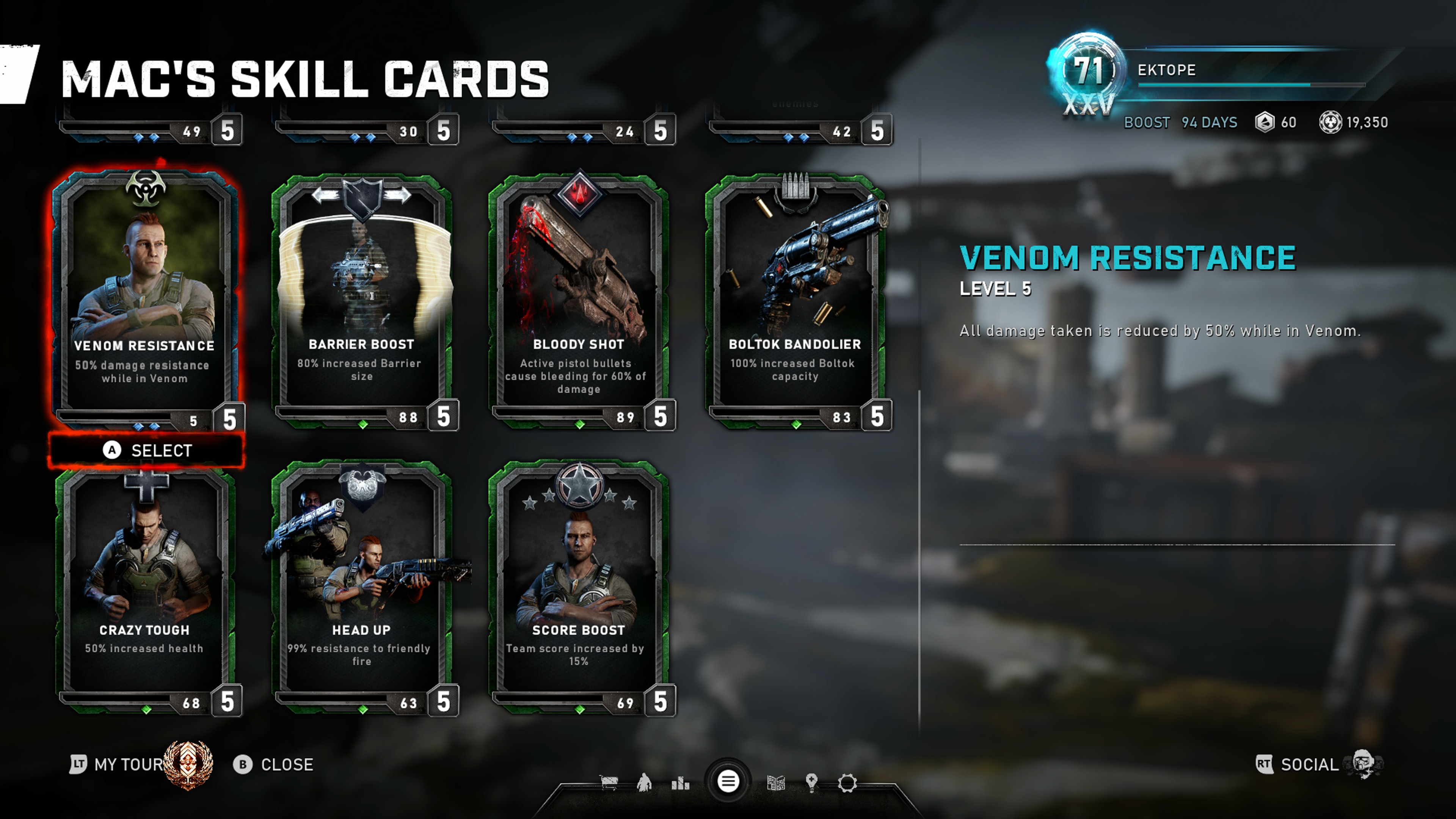Open the lightbulb tips icon
Screen dimensions: 1456x819
click(812, 783)
